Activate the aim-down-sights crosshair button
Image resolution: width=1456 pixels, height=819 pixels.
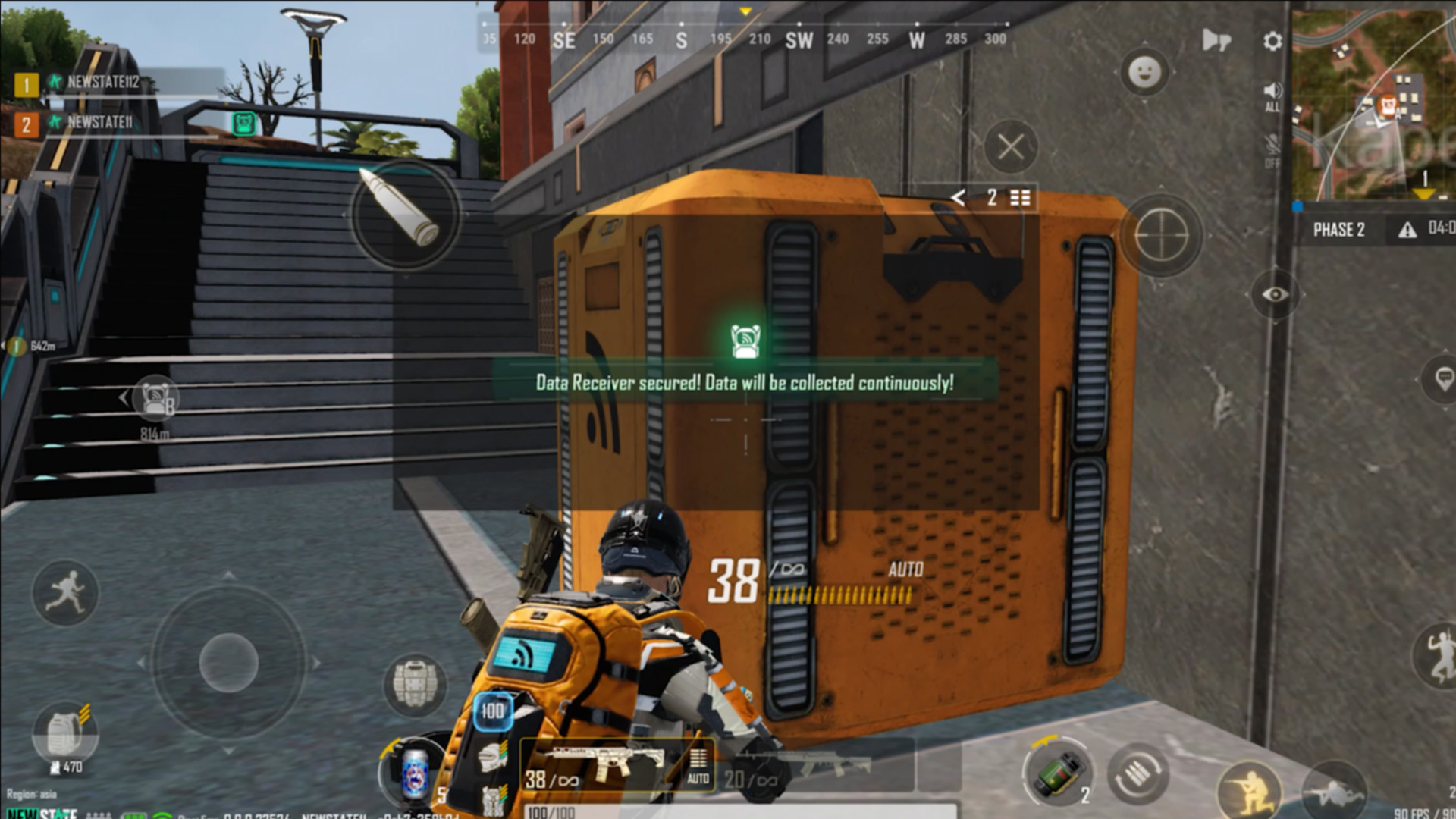pos(1161,236)
